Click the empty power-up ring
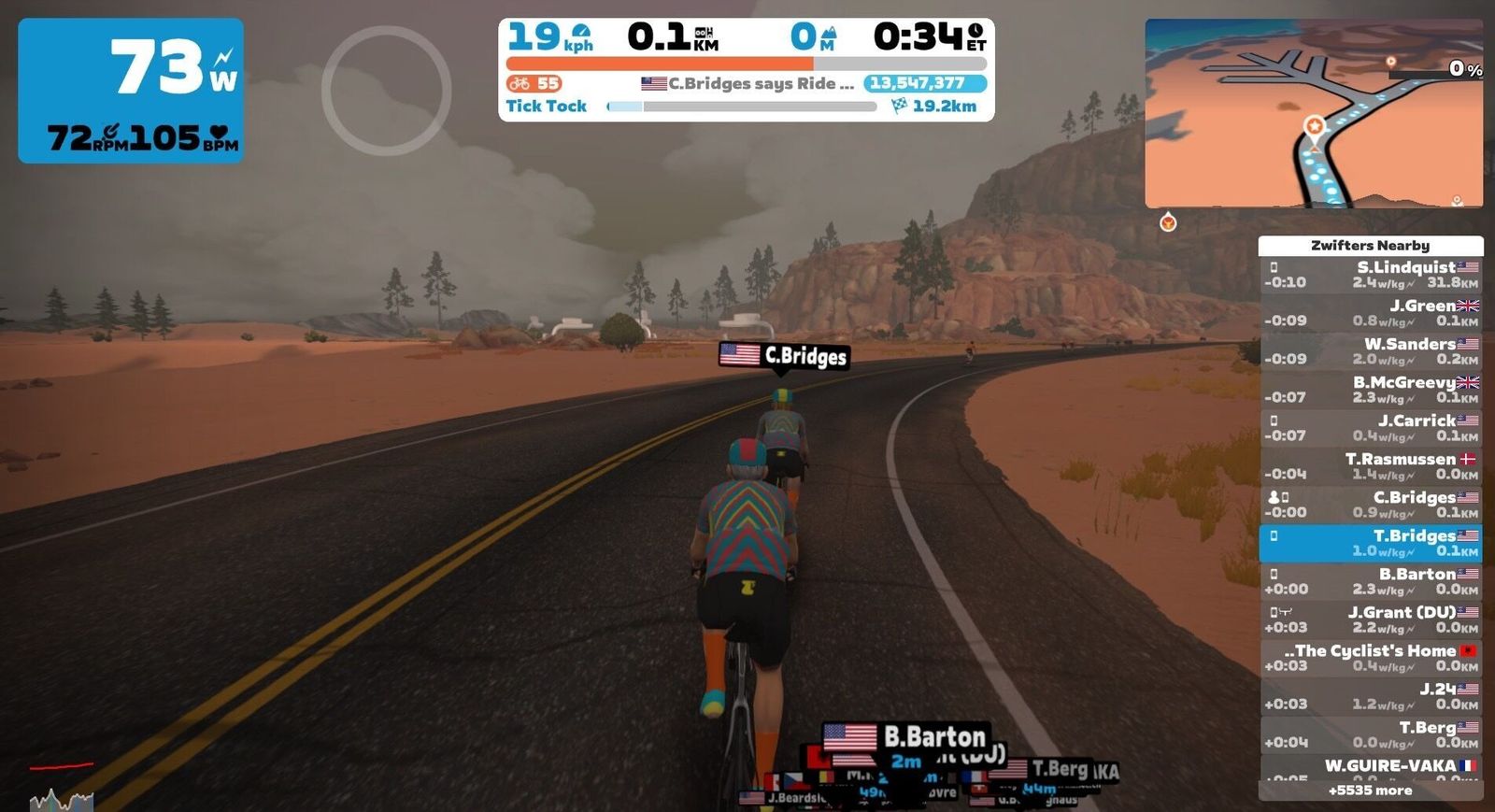This screenshot has height=812, width=1495. 386,91
